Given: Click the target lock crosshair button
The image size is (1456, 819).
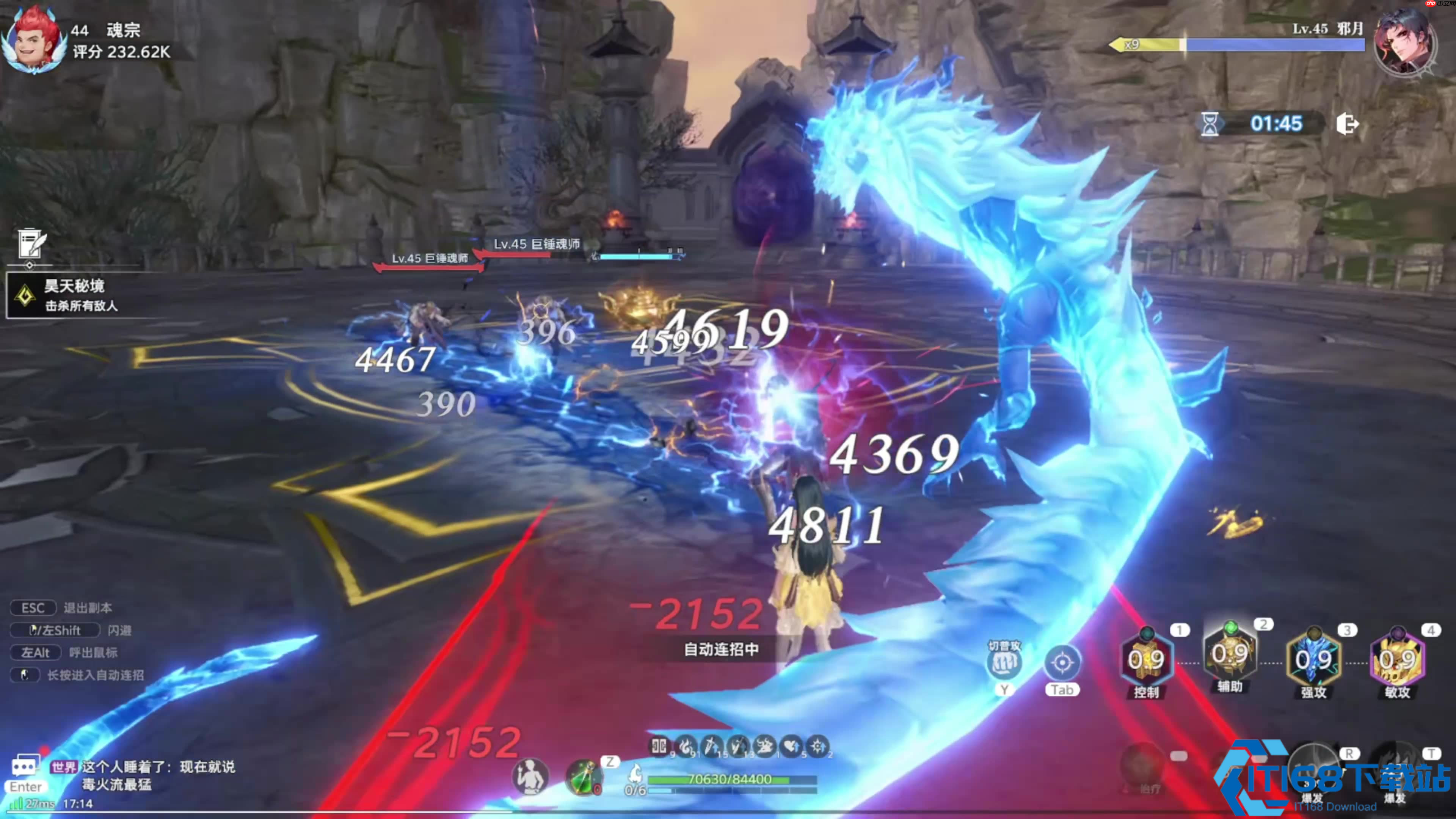Looking at the screenshot, I should coord(1062,662).
